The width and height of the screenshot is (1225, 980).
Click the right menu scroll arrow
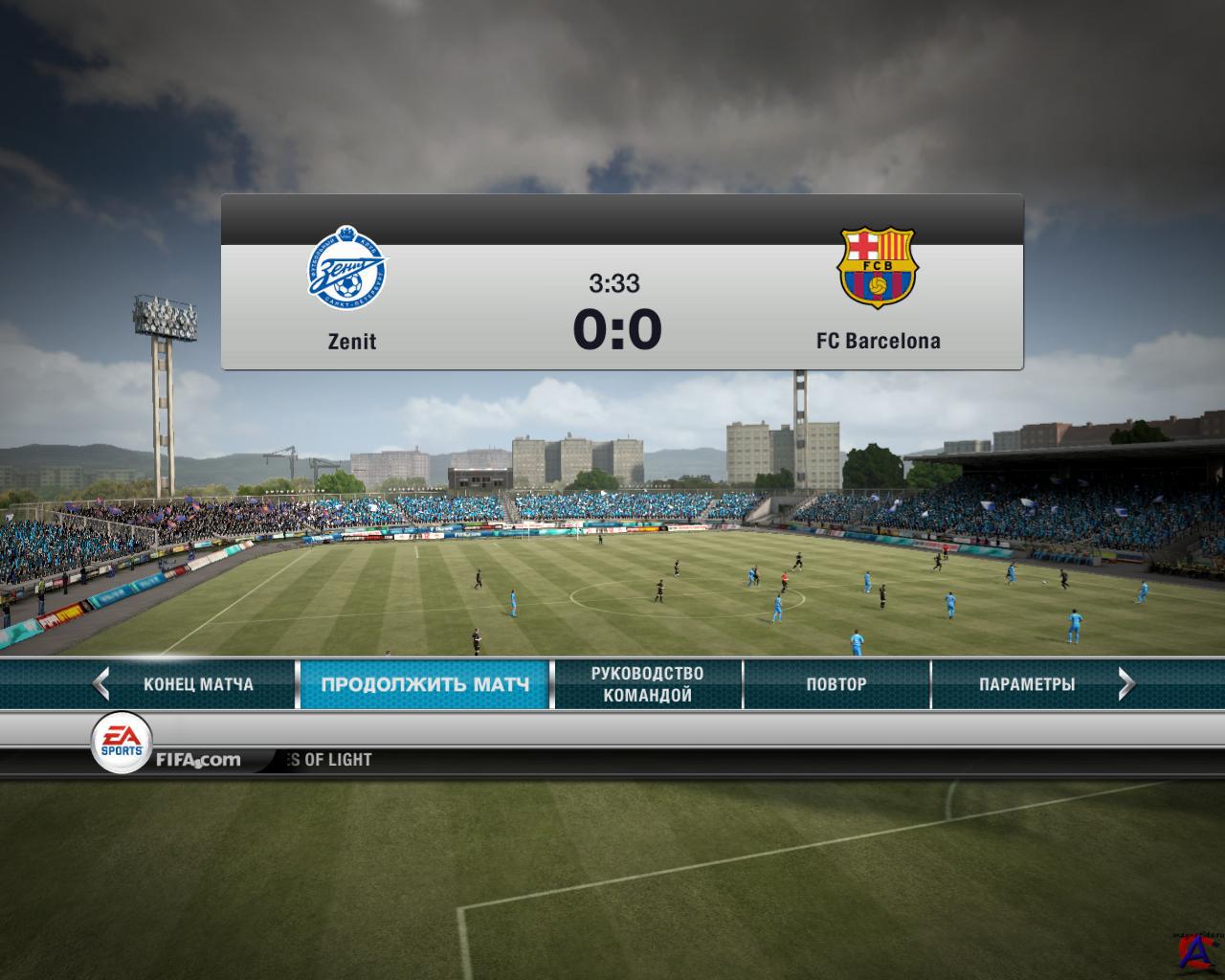click(x=1126, y=683)
